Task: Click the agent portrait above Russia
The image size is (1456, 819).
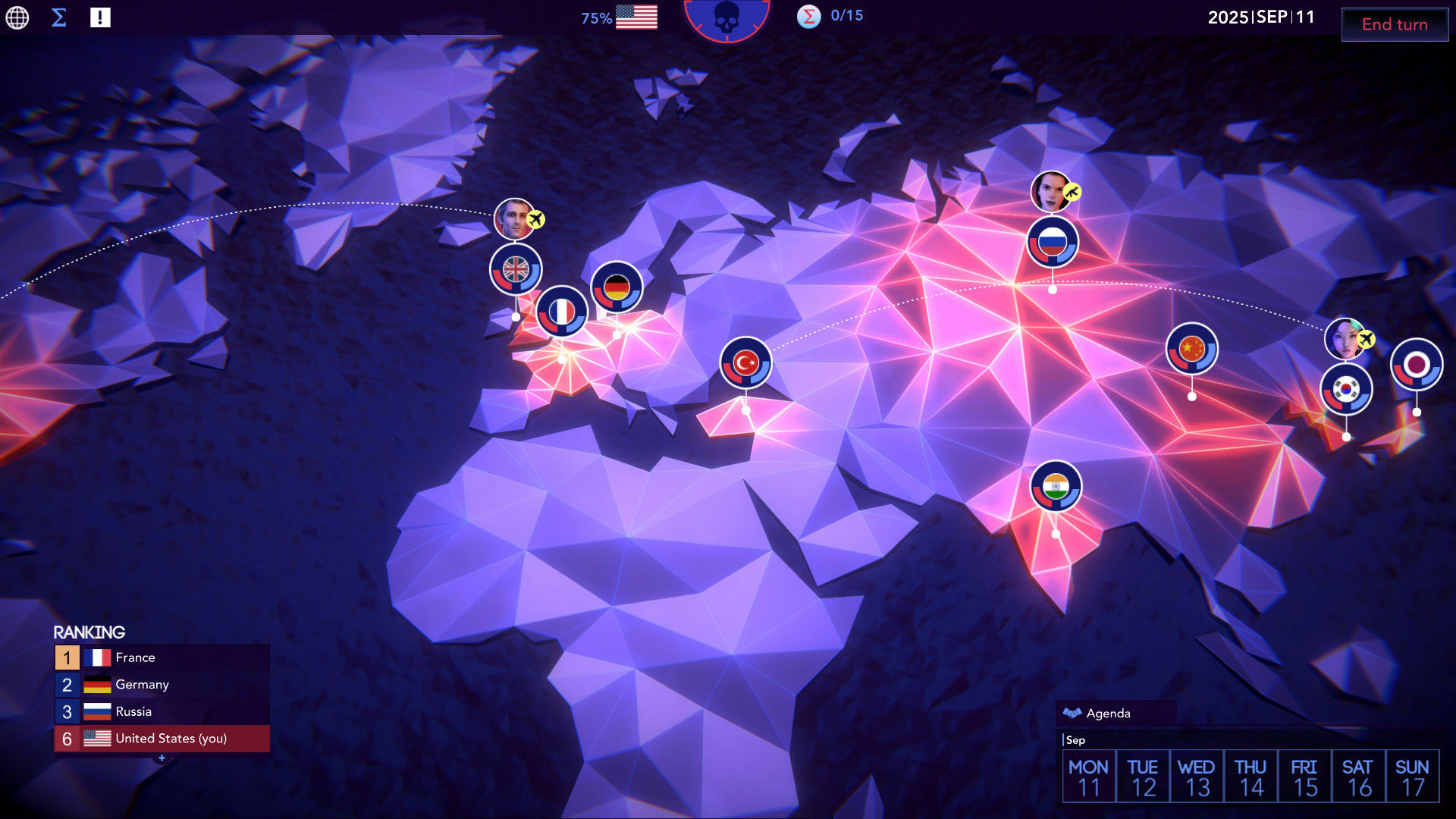Action: (x=1050, y=191)
